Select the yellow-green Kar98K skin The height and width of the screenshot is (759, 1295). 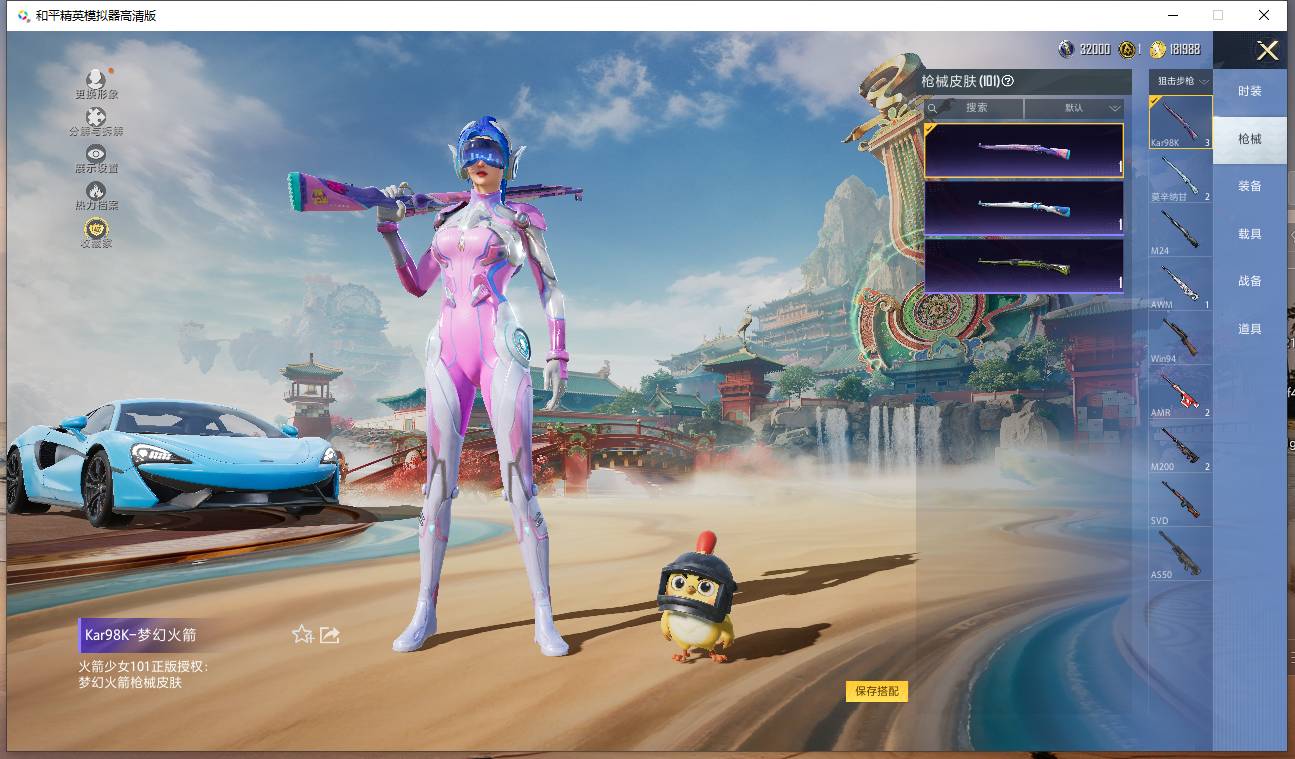[x=1023, y=265]
